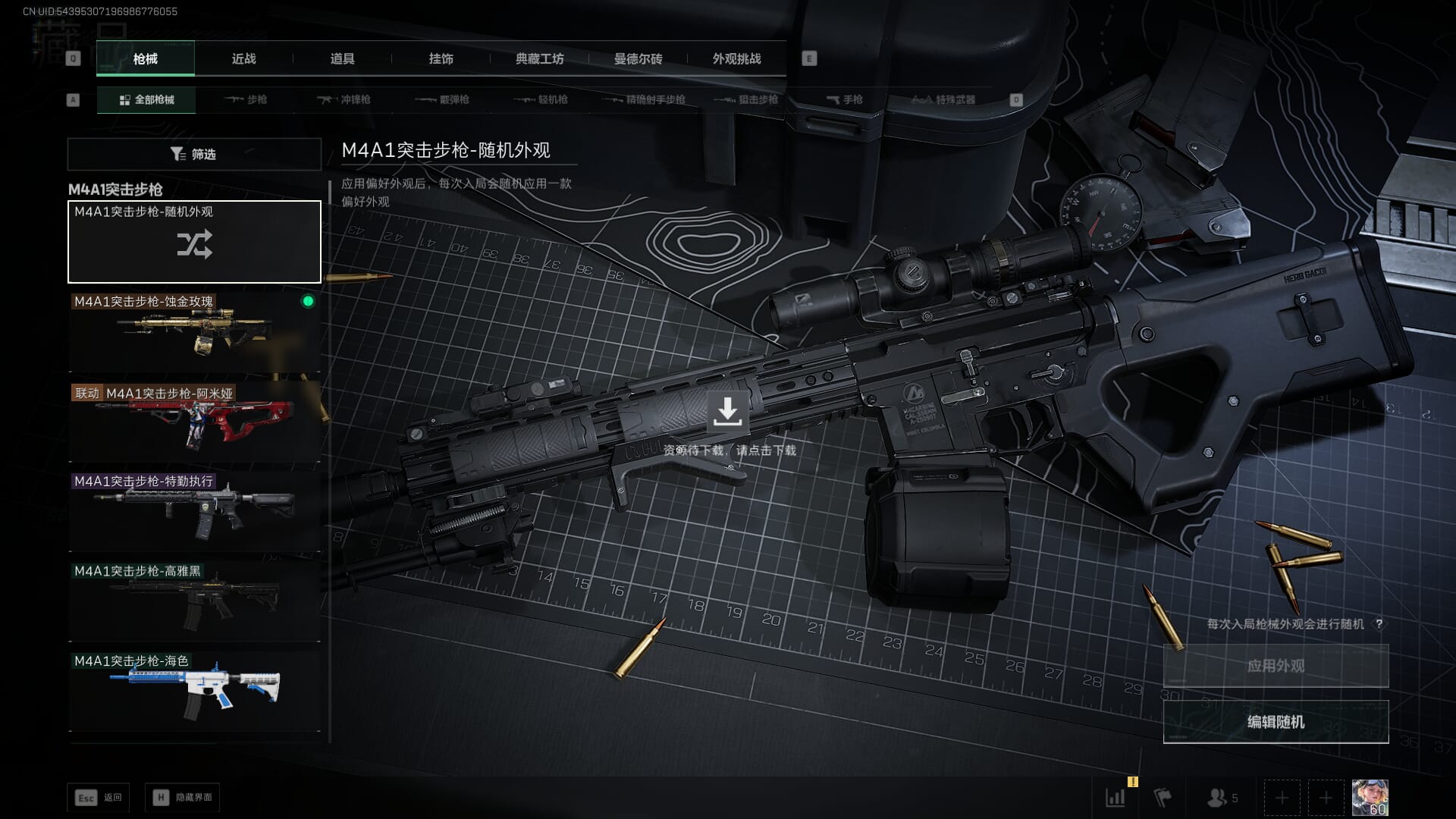Image resolution: width=1456 pixels, height=819 pixels.
Task: Open the 道具 items tab
Action: [x=342, y=58]
